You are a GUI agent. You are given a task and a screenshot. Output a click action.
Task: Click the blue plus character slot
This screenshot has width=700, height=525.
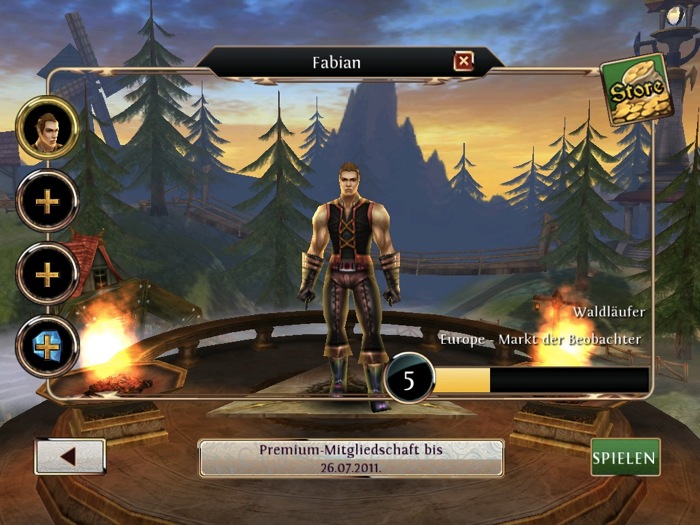(47, 345)
